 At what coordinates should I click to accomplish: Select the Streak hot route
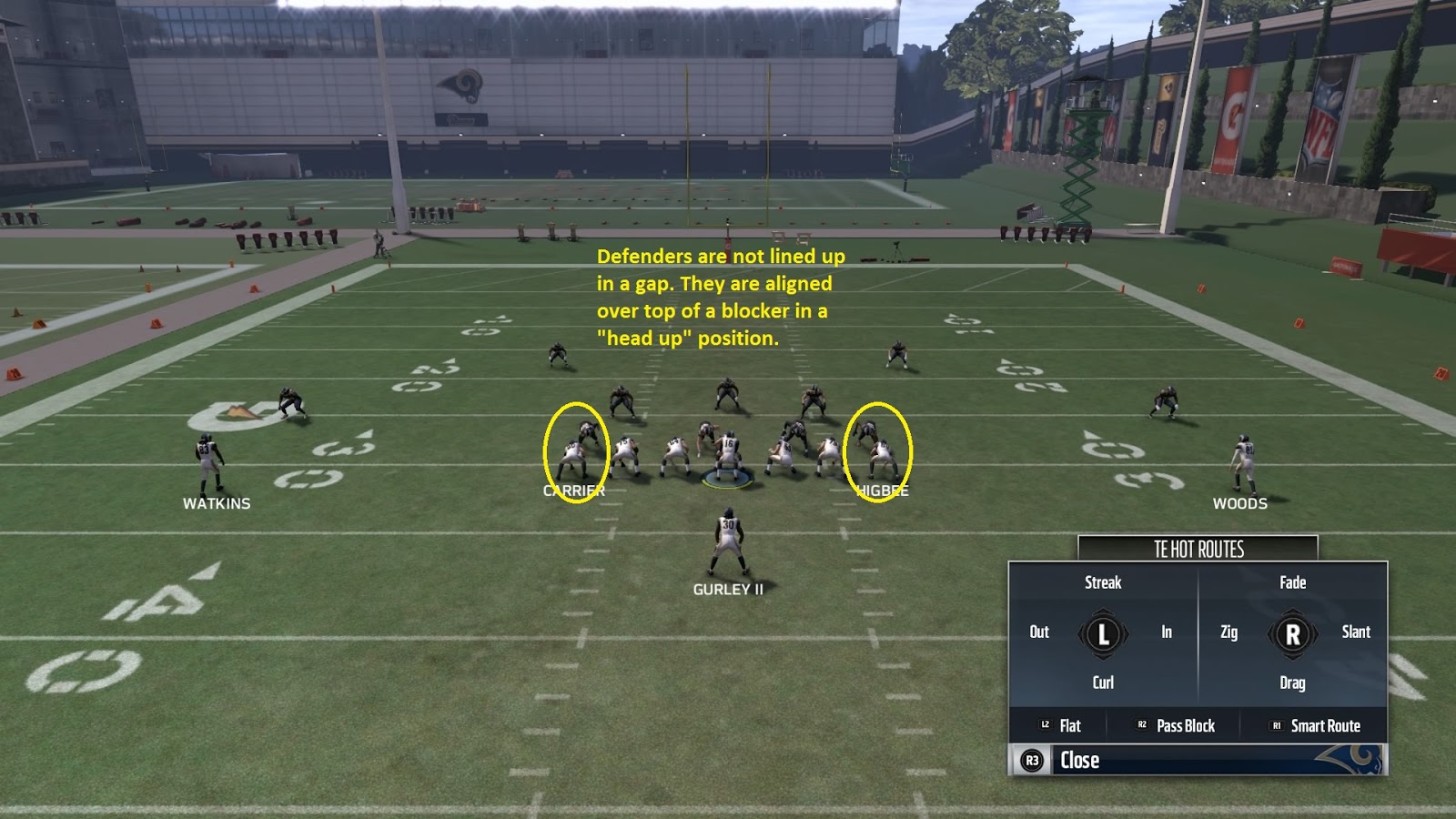click(1102, 582)
